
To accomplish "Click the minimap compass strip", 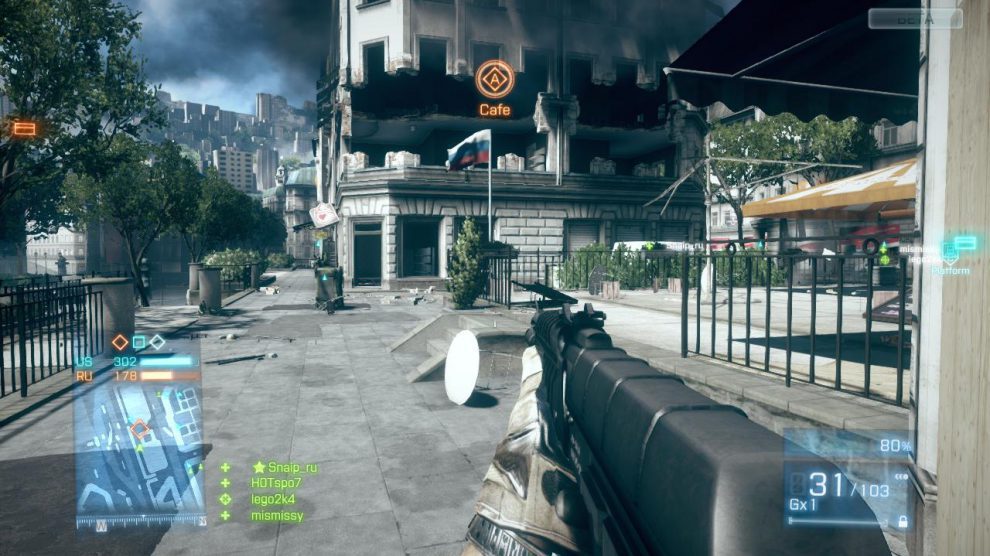I will (138, 520).
